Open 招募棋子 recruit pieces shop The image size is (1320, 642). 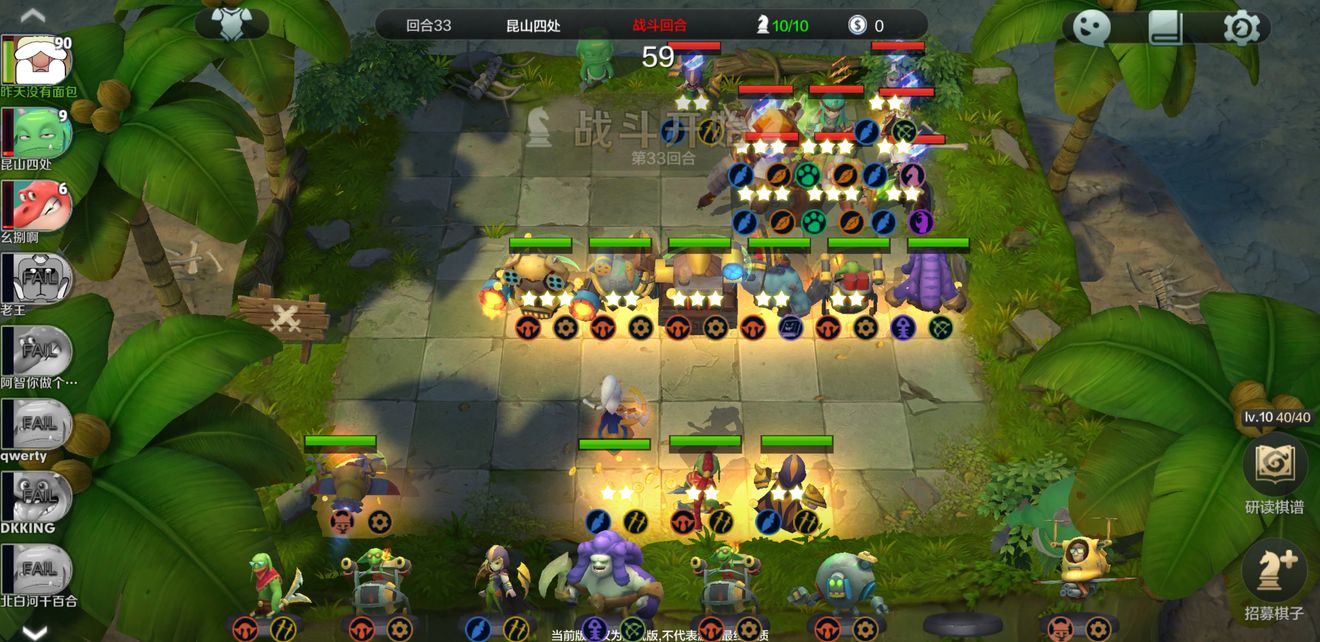click(x=1275, y=573)
